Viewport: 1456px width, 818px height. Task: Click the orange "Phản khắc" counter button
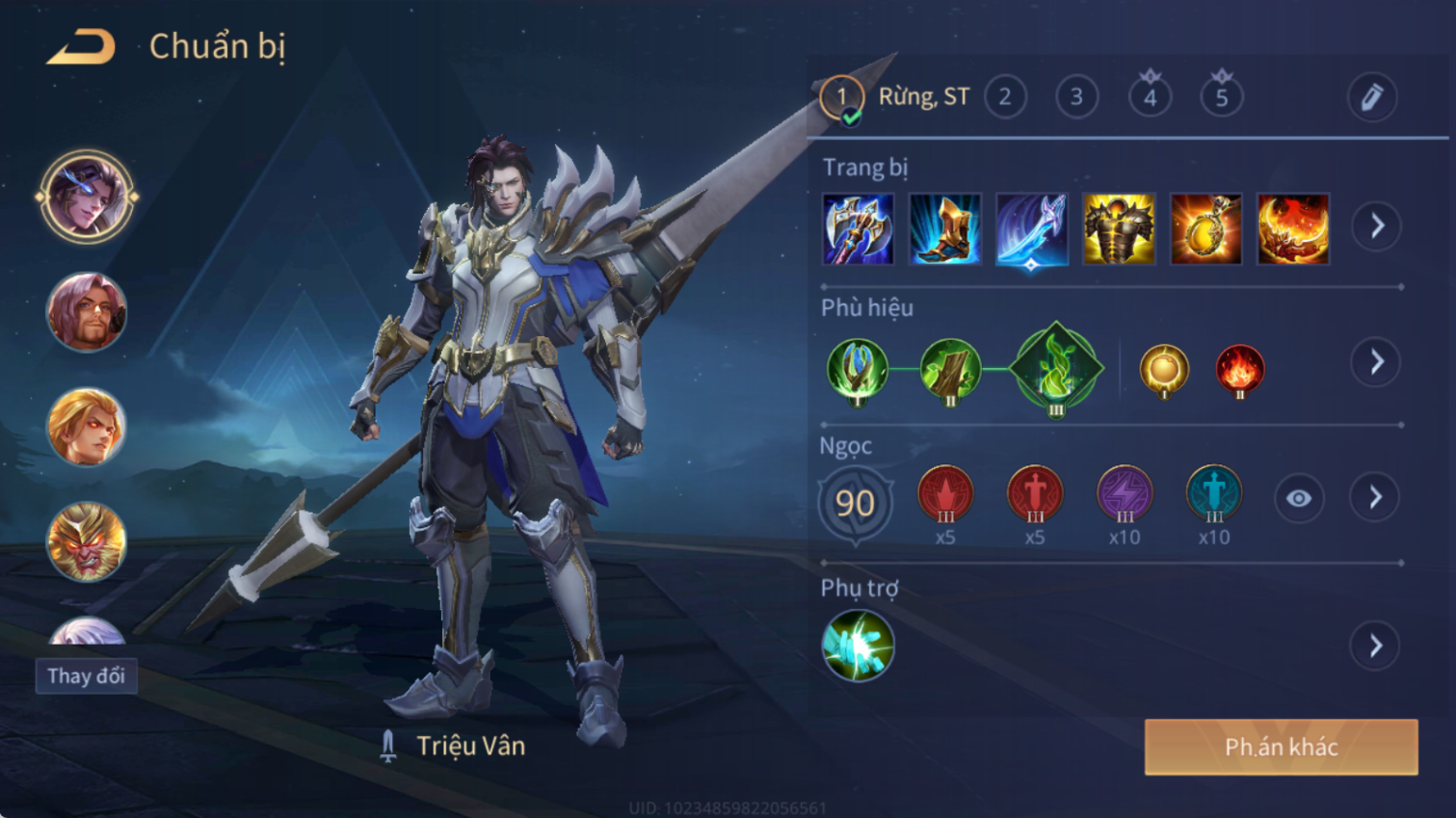click(x=1281, y=747)
